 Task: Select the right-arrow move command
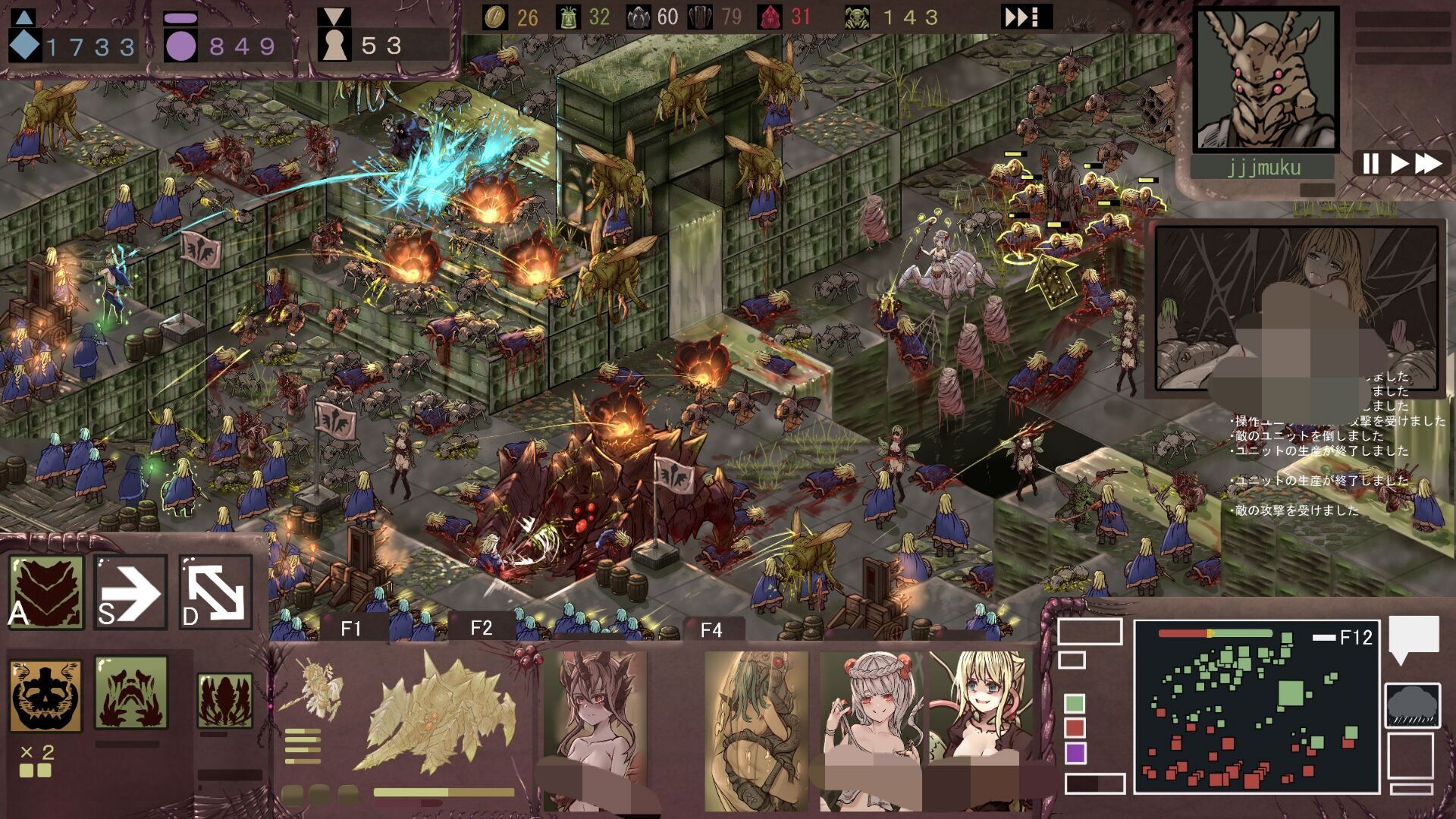tap(130, 592)
